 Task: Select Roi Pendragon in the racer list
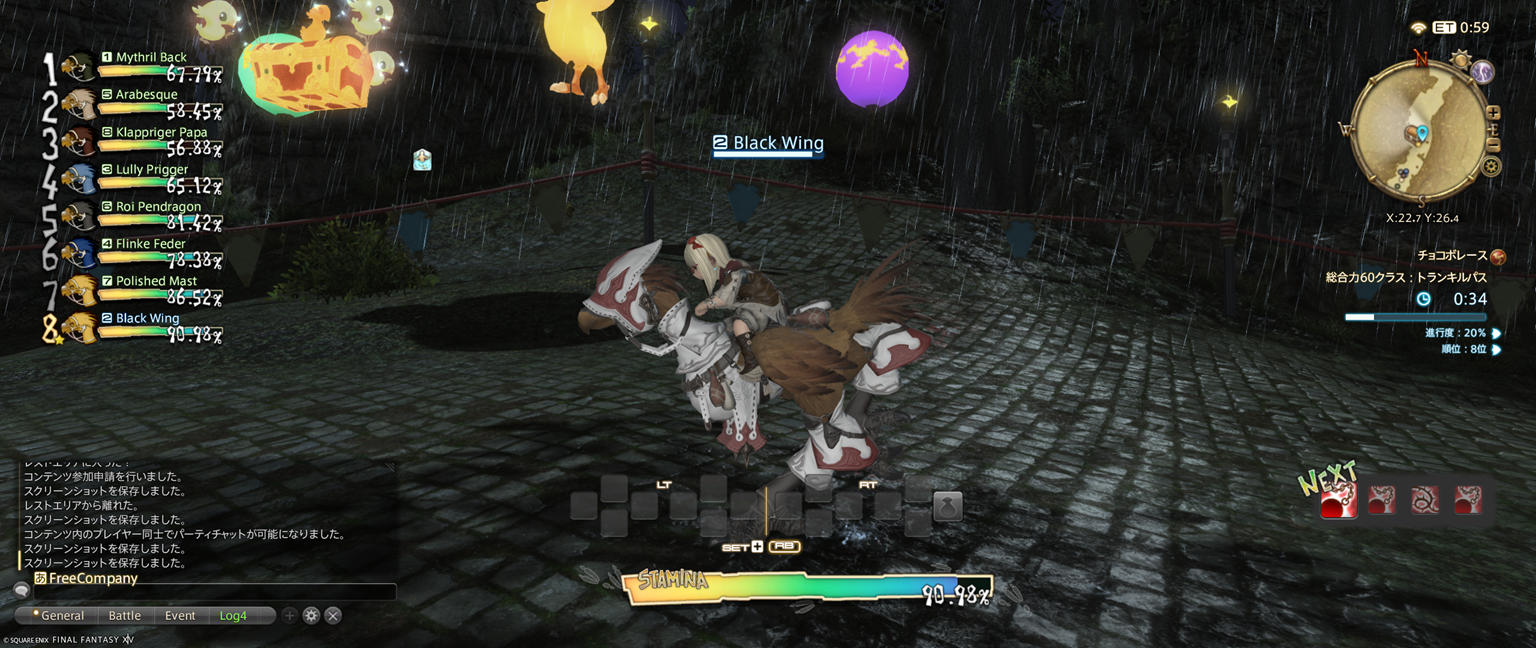coord(158,207)
